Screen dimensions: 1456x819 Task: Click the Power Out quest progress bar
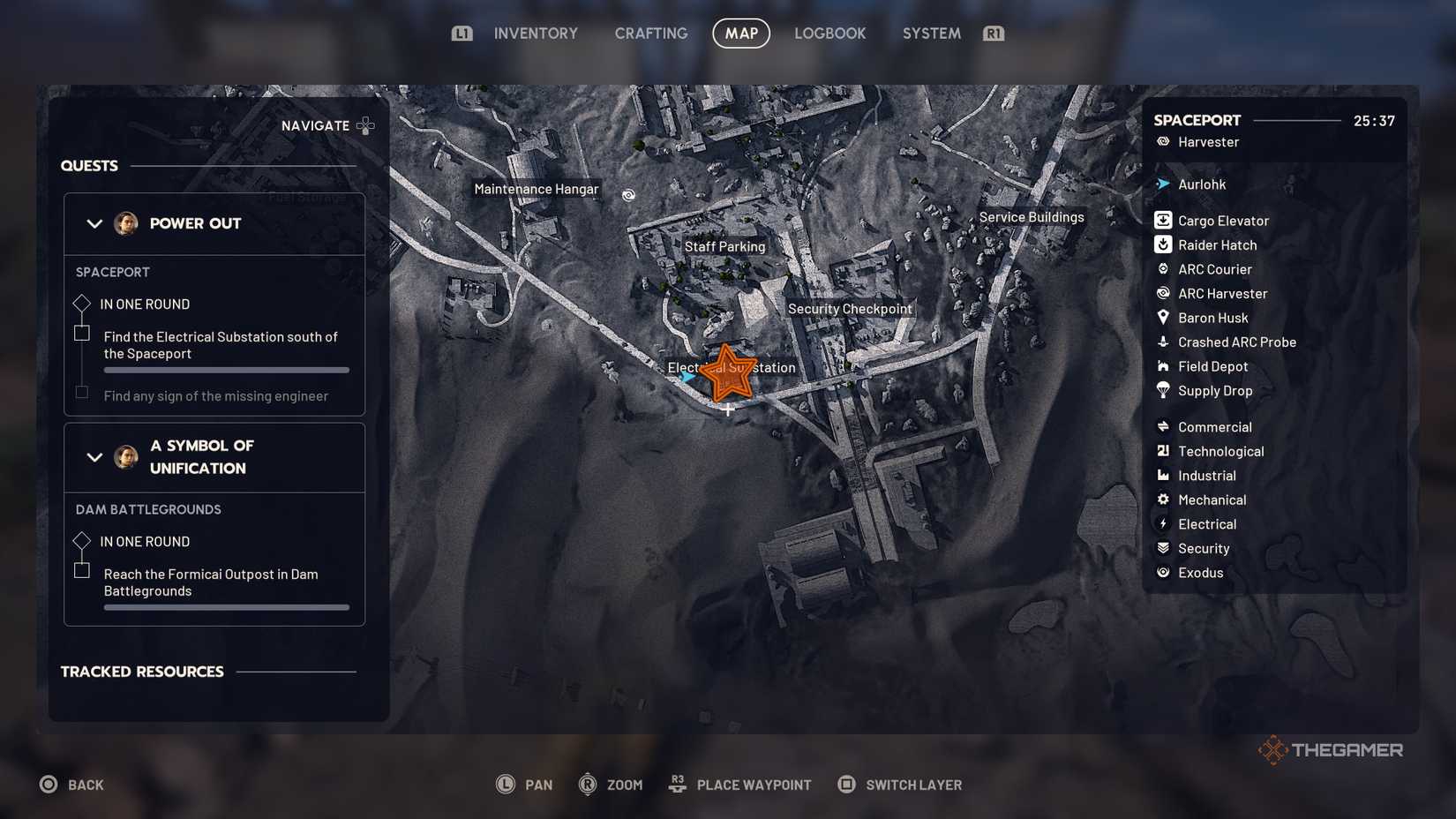pyautogui.click(x=226, y=370)
